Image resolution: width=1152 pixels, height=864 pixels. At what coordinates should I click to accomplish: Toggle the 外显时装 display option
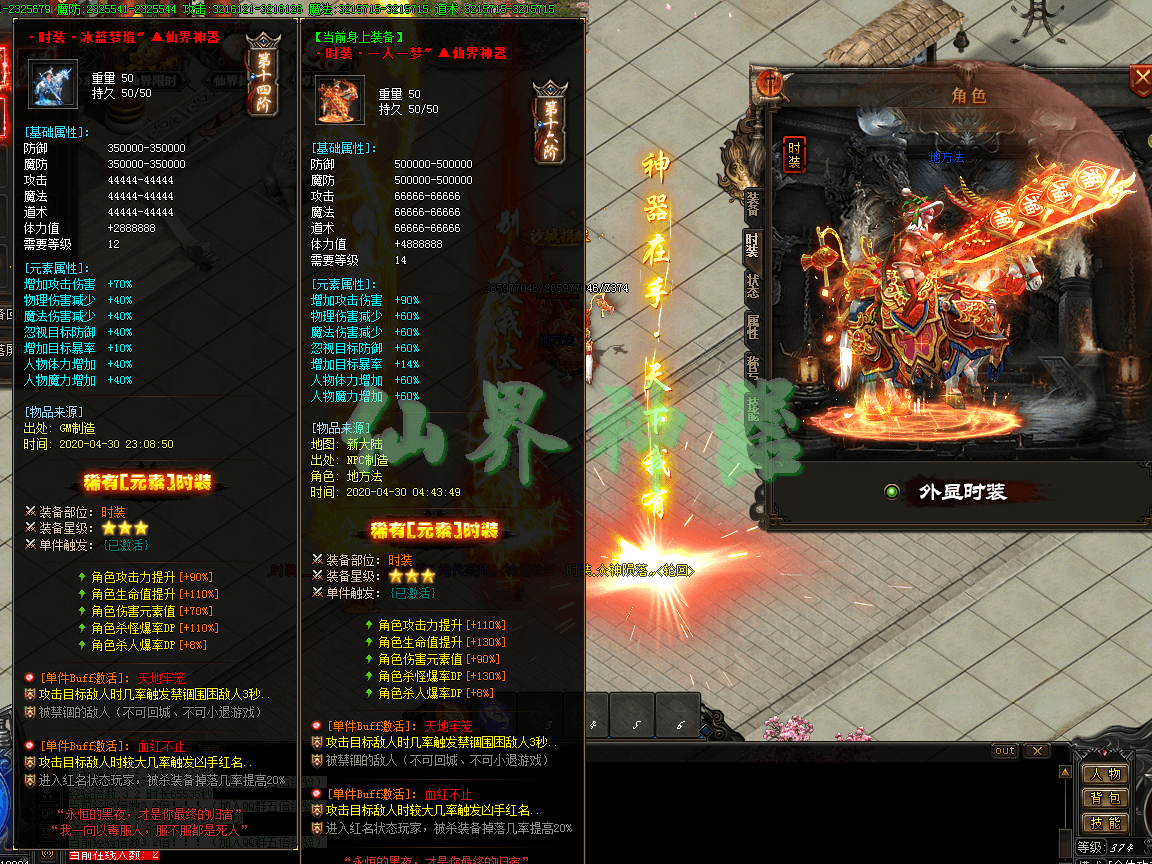coord(892,491)
